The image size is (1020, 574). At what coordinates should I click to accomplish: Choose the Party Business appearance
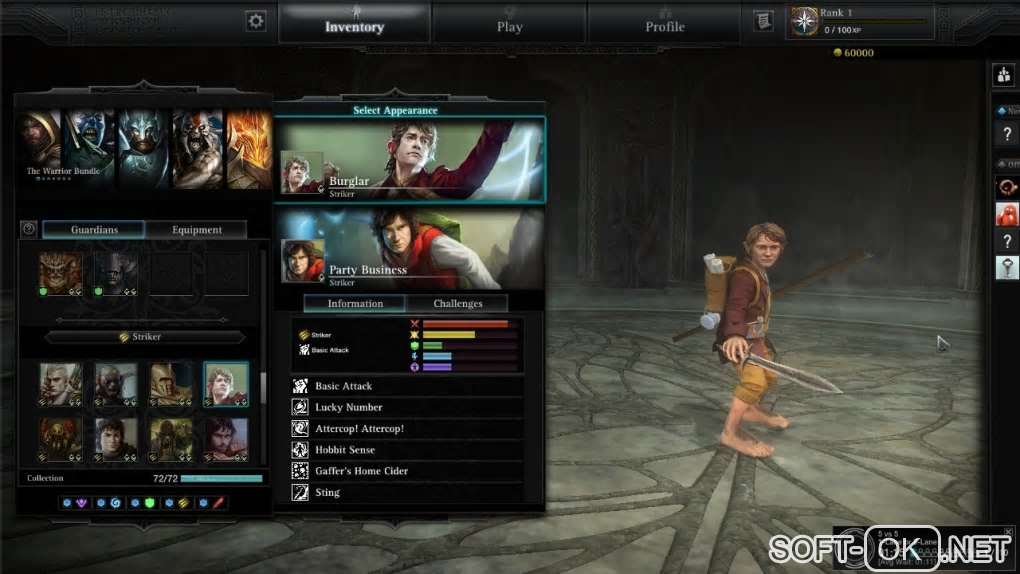[x=410, y=249]
